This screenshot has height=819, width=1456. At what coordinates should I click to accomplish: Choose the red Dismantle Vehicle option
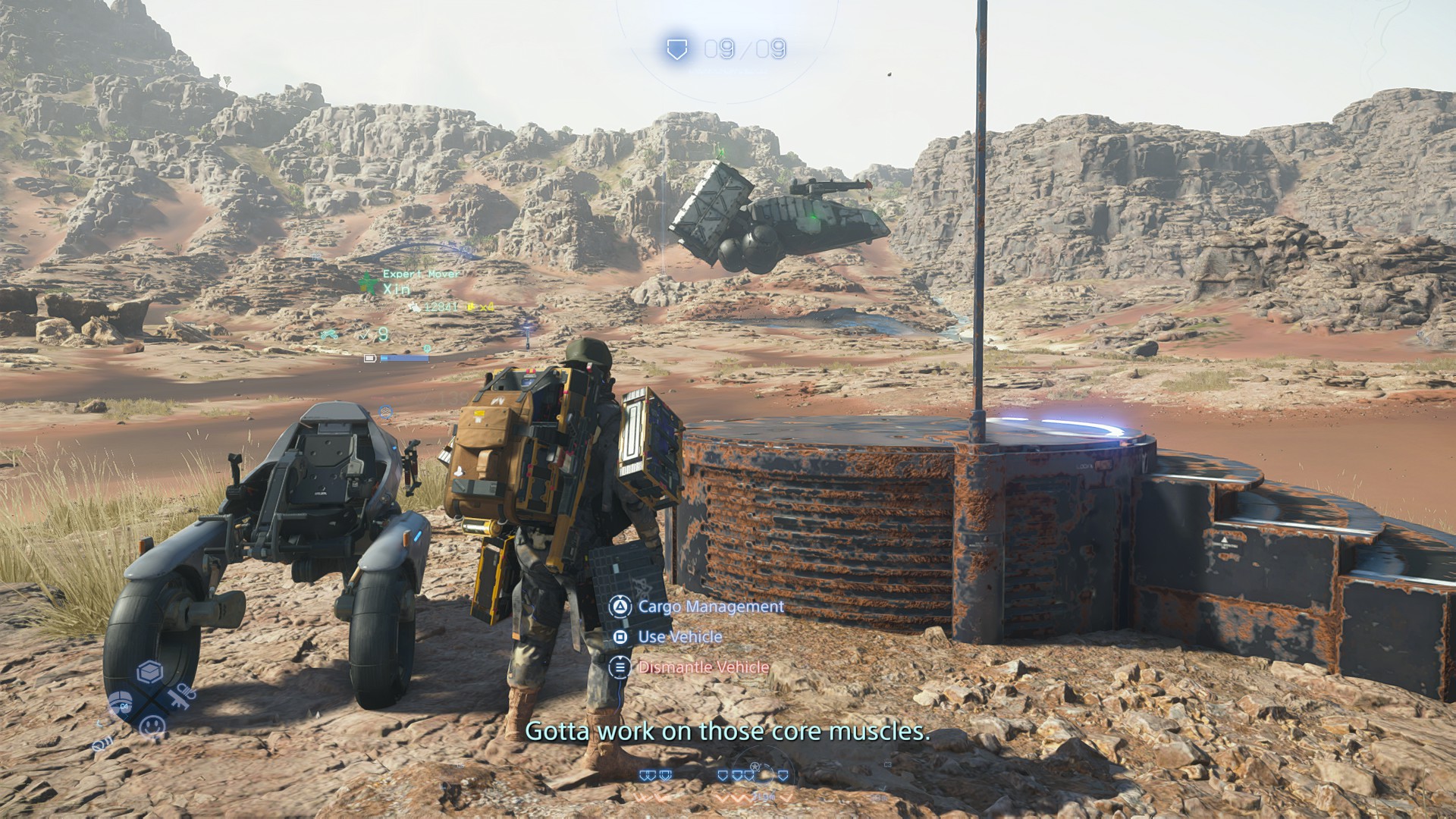click(702, 667)
